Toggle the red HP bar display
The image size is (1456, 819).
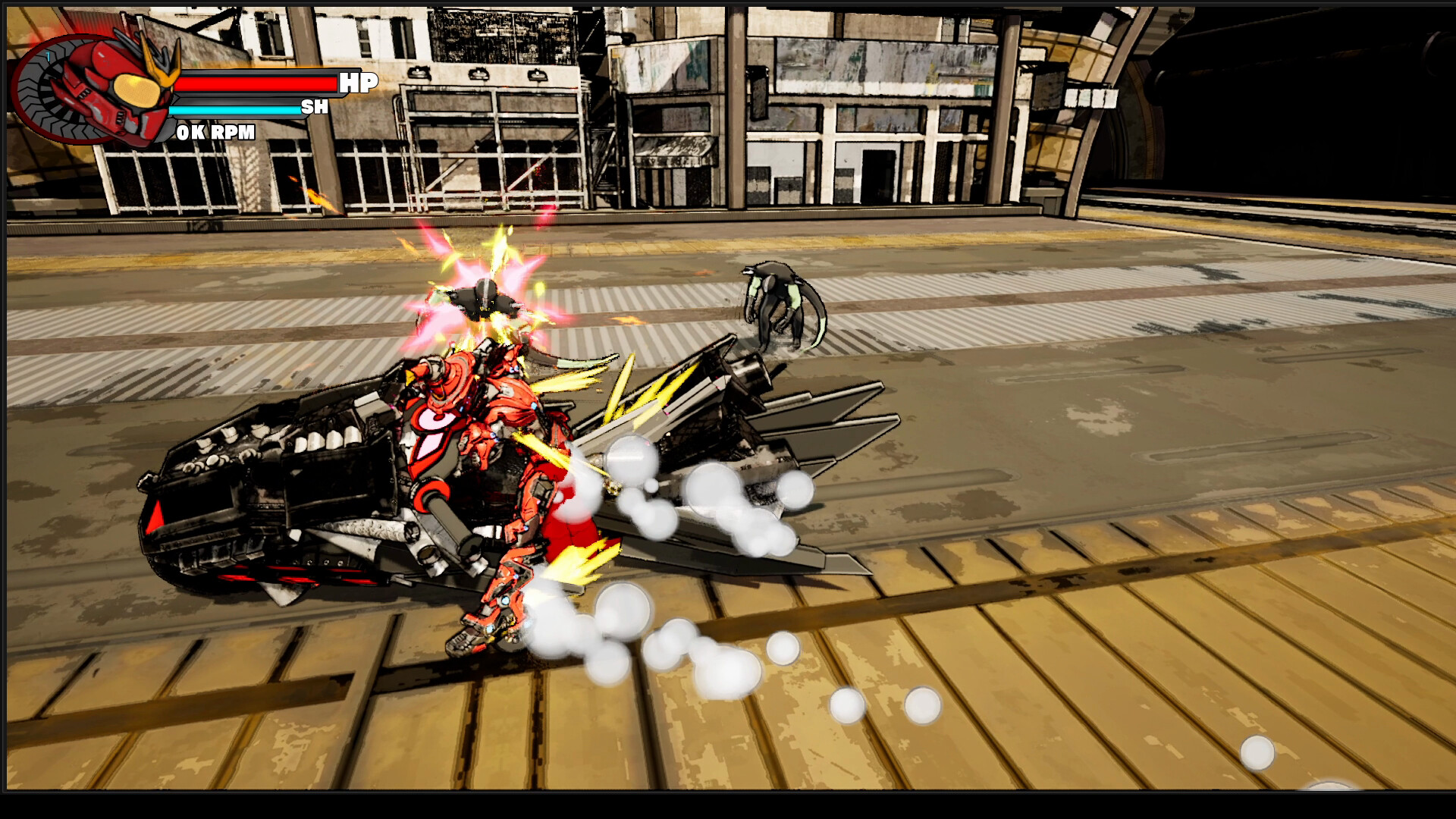[x=258, y=84]
